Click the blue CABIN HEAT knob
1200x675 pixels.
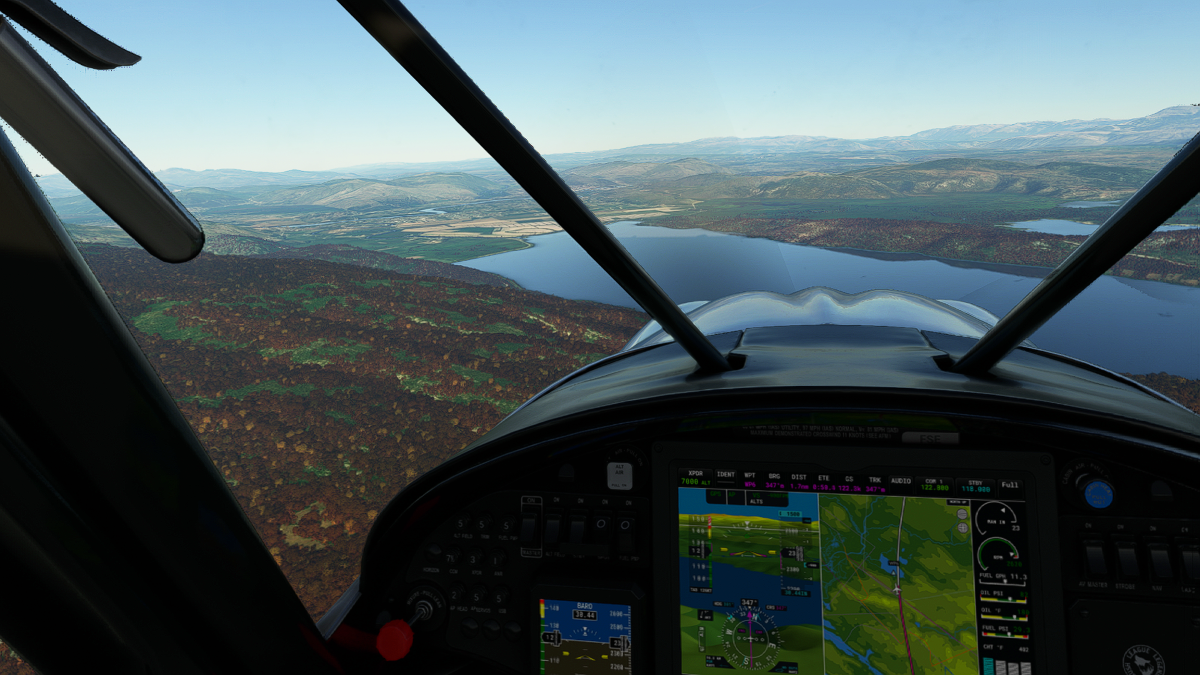tap(1098, 493)
